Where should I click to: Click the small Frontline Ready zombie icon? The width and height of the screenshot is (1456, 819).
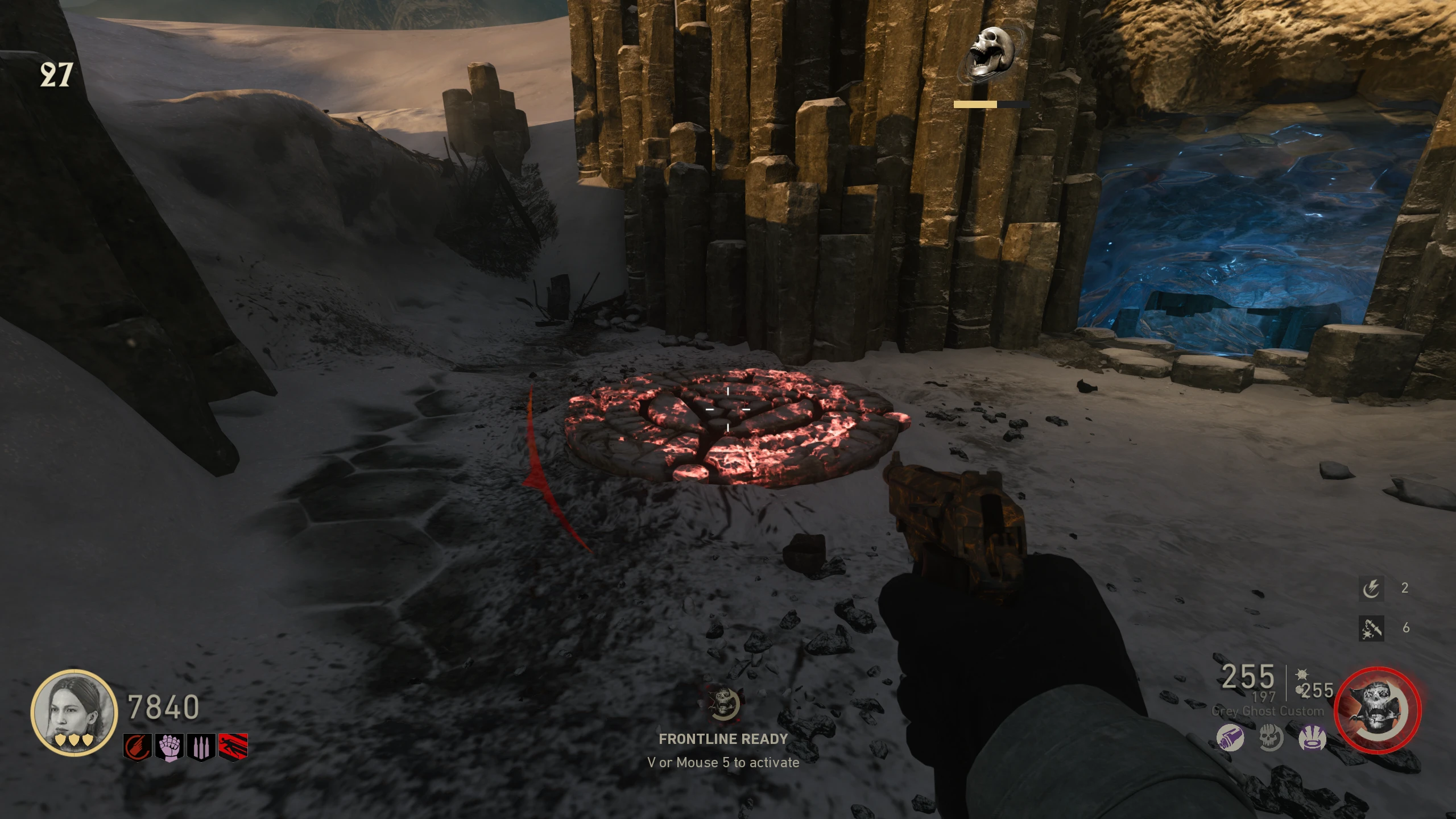723,703
